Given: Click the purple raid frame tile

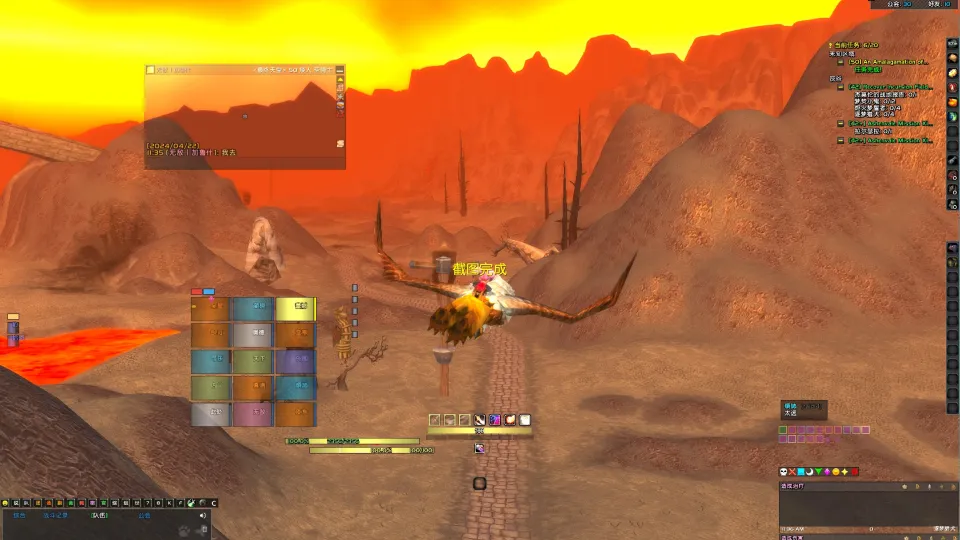Looking at the screenshot, I should pos(295,361).
